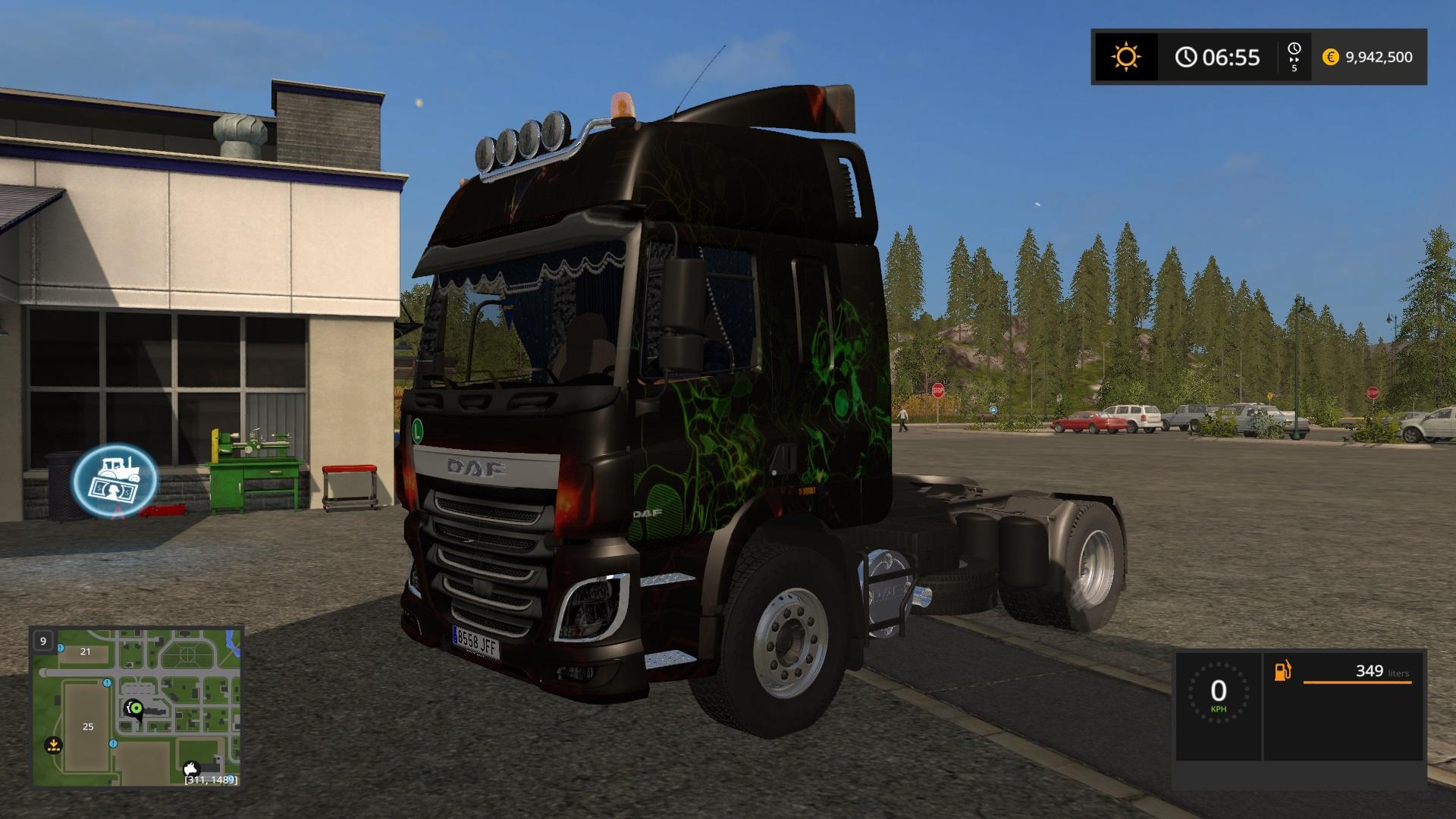The image size is (1456, 819).
Task: Select the green player position marker
Action: pyautogui.click(x=136, y=708)
